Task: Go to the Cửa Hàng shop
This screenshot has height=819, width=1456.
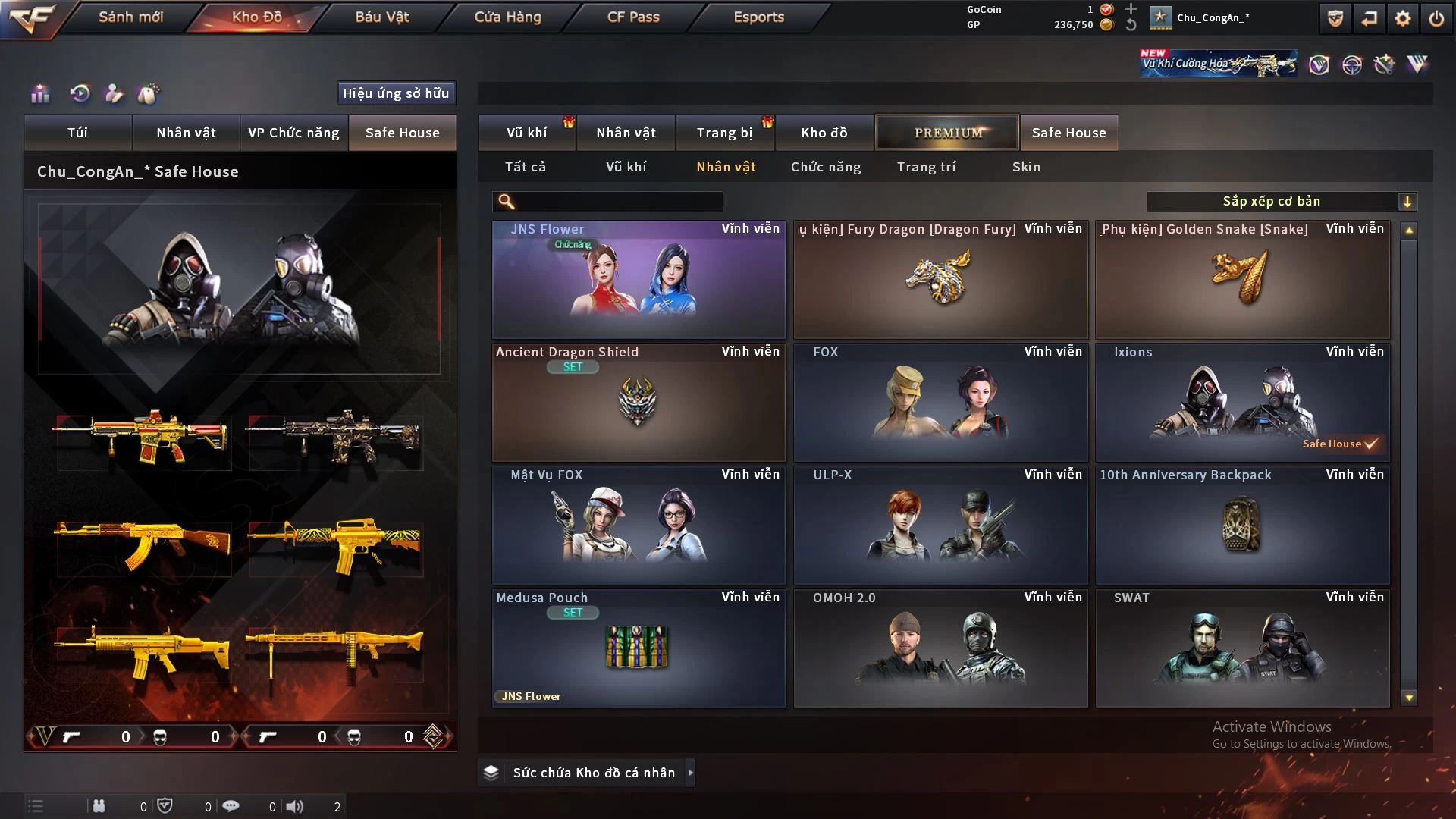Action: 507,17
